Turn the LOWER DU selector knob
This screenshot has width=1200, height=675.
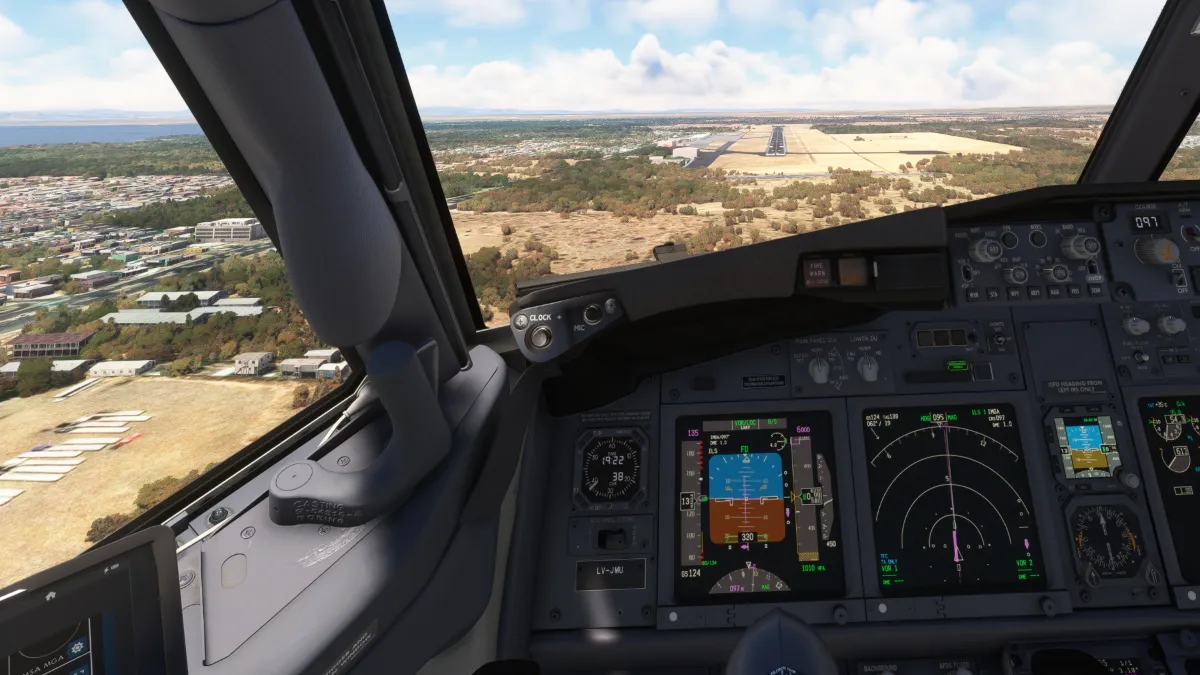click(x=868, y=368)
